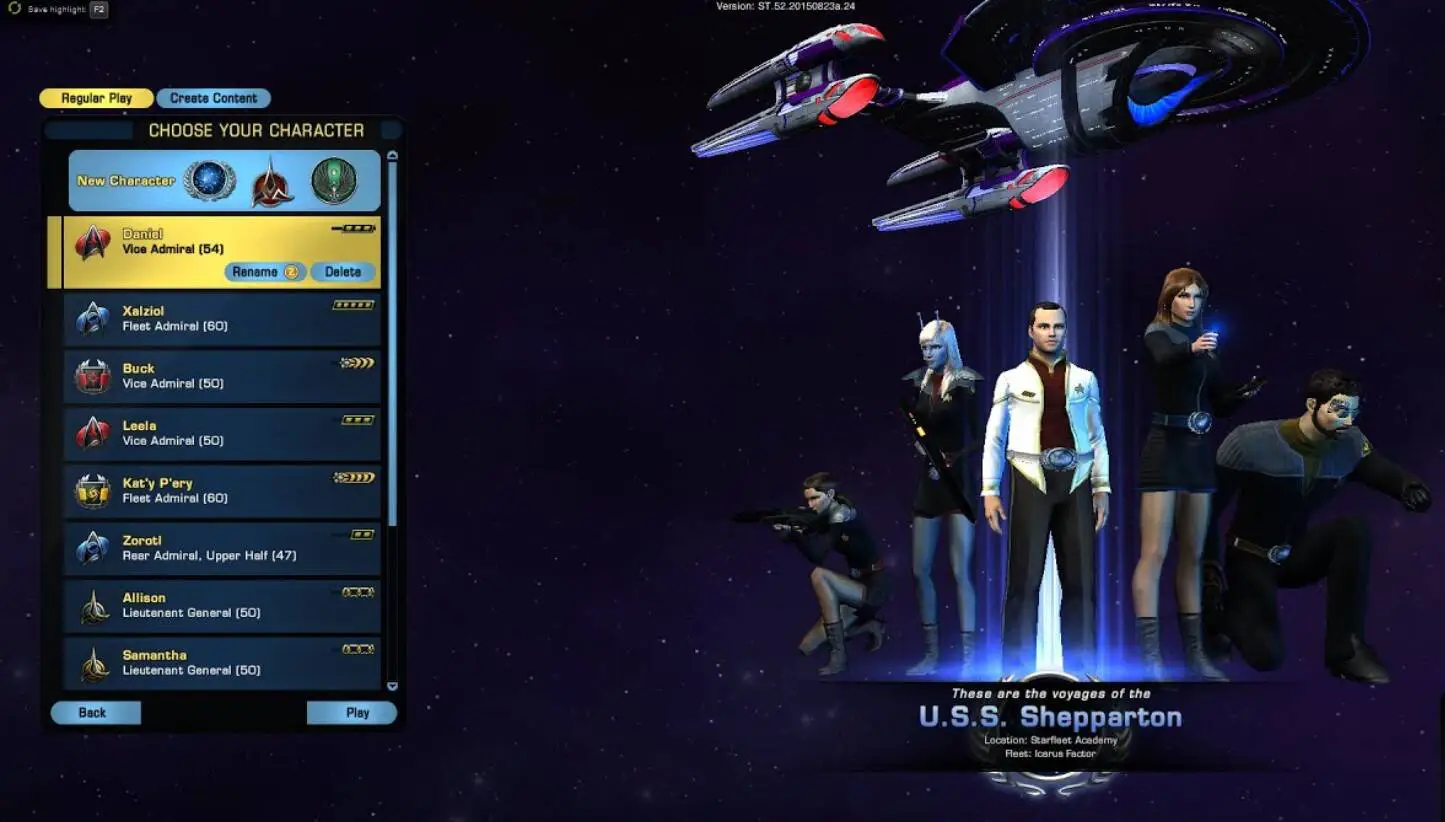Click Kat'y P'ery's KDF emblem
The height and width of the screenshot is (822, 1445).
(x=93, y=490)
